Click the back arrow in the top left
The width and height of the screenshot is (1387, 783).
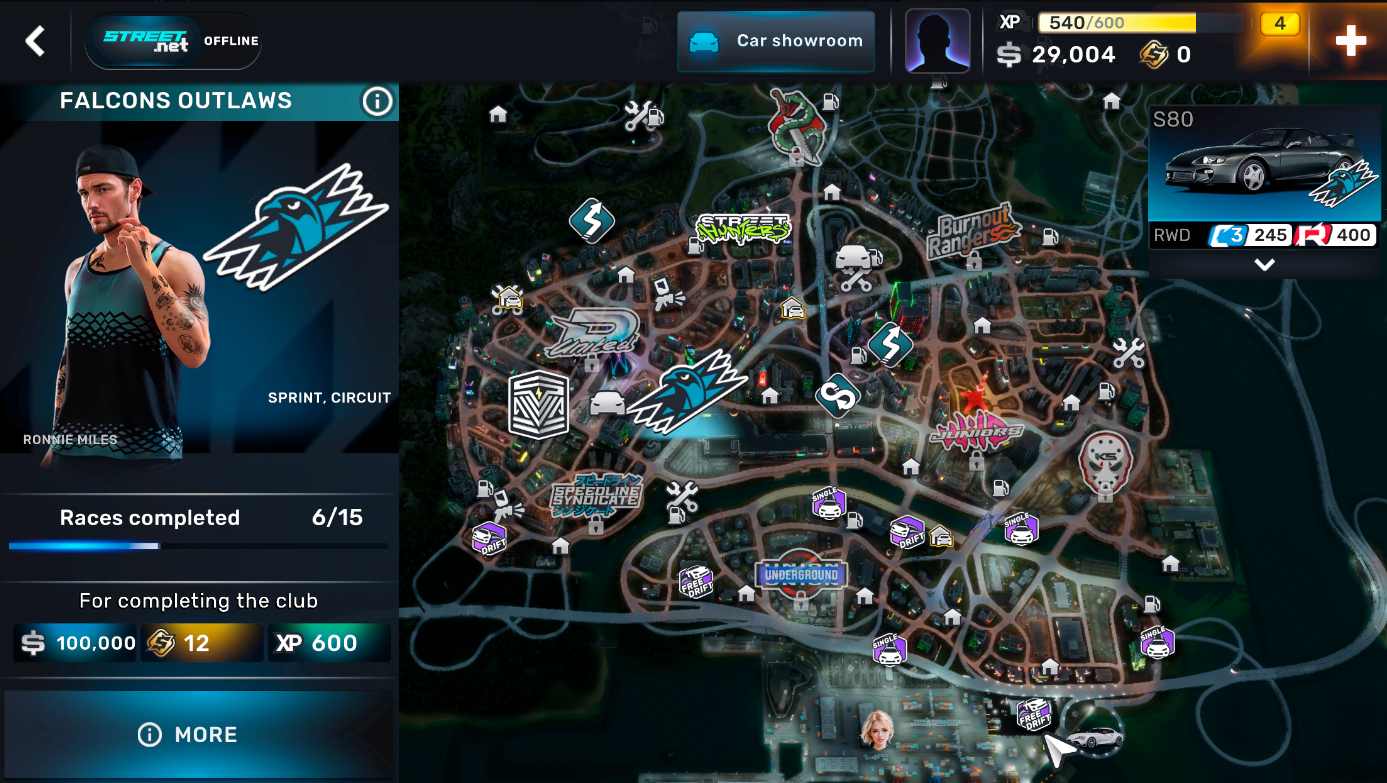[x=33, y=41]
